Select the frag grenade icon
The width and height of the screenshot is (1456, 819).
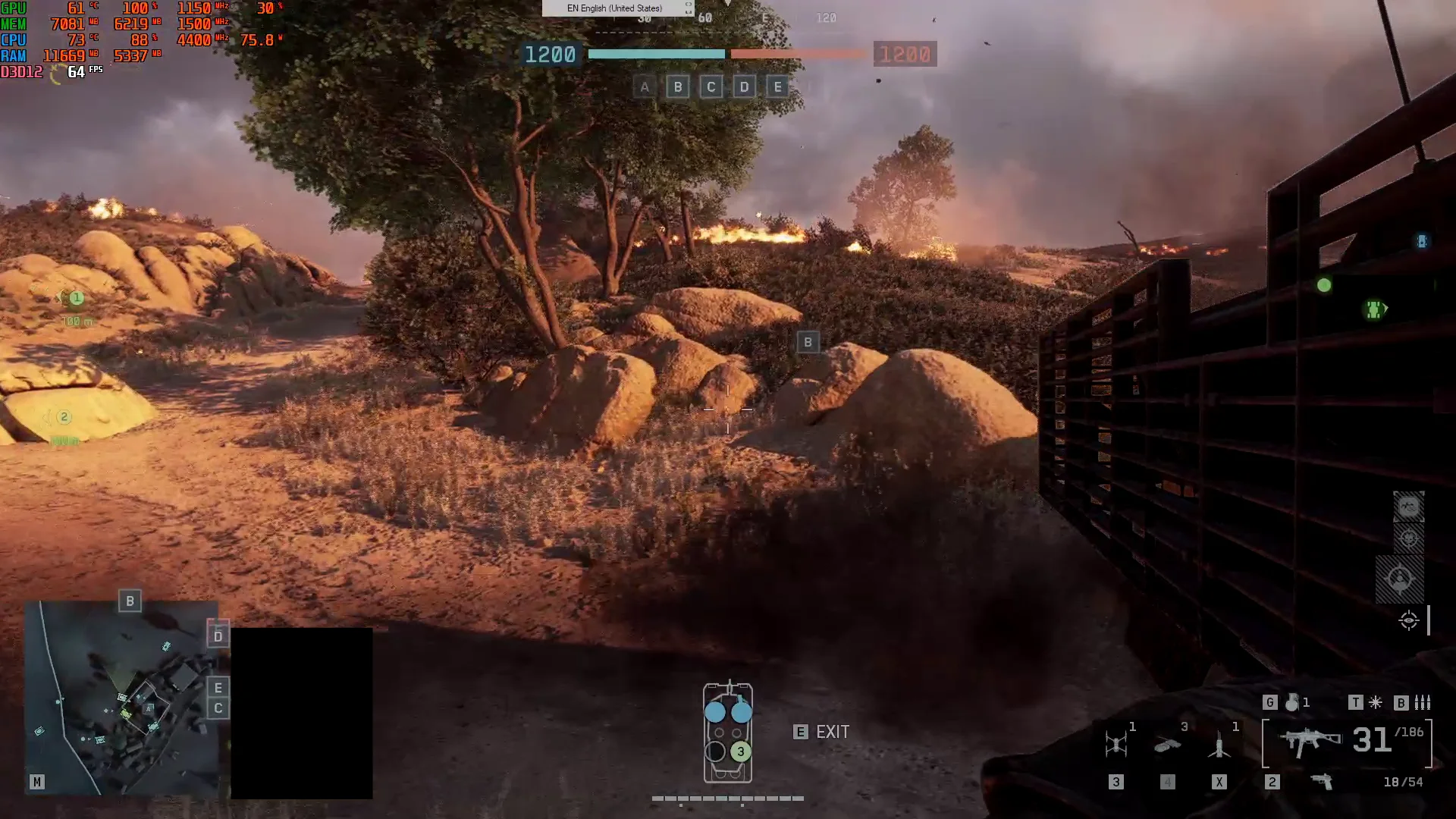1291,703
